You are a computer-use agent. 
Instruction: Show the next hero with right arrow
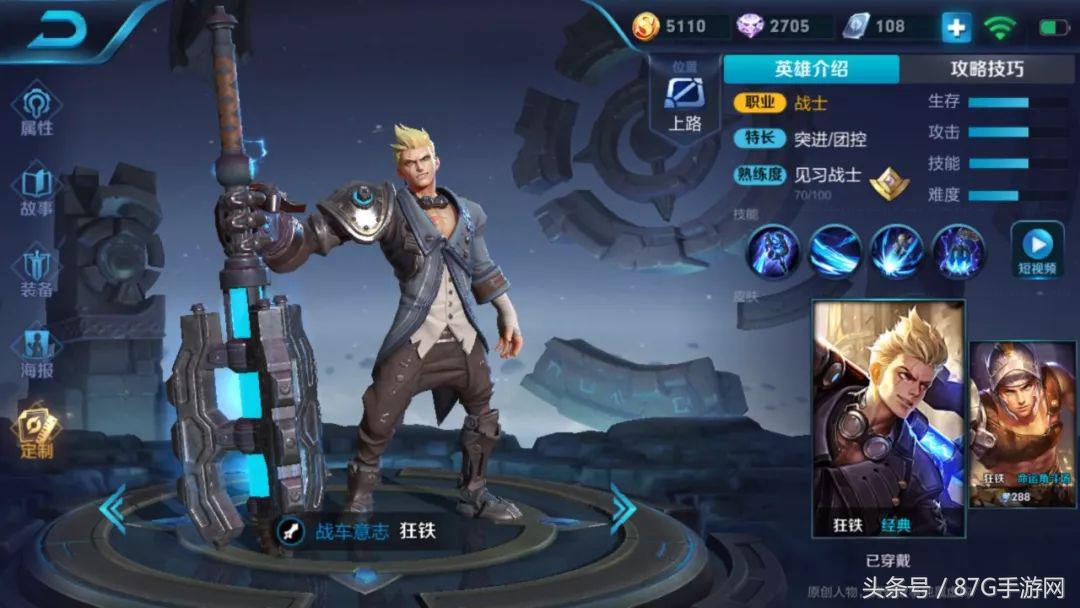(x=623, y=508)
